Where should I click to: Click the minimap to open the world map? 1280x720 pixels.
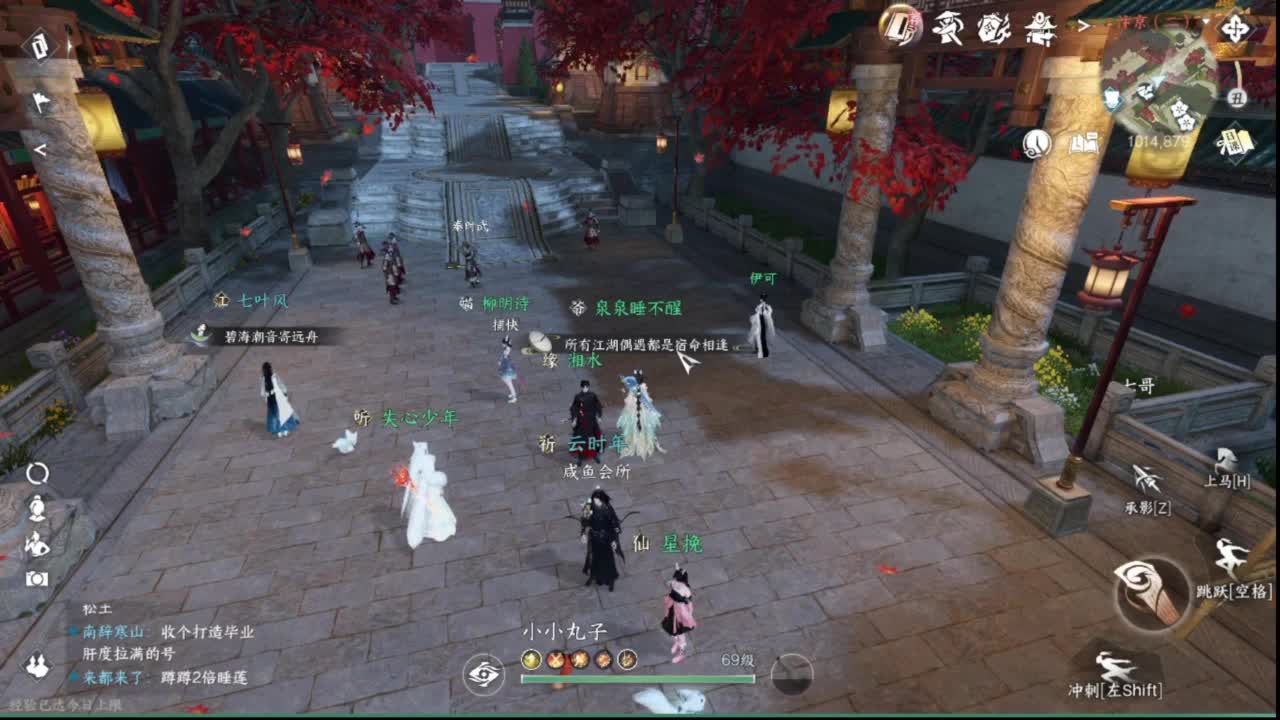pos(1160,80)
